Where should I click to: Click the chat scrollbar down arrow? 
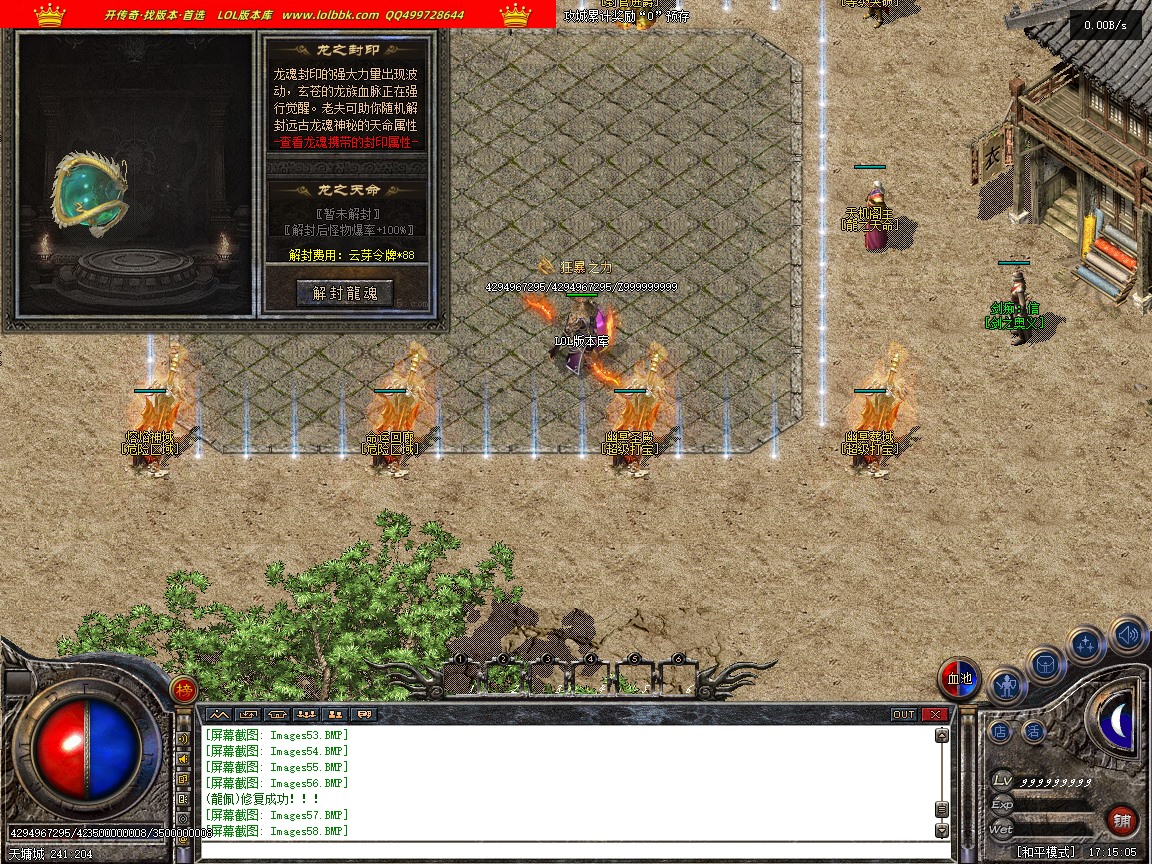point(941,830)
